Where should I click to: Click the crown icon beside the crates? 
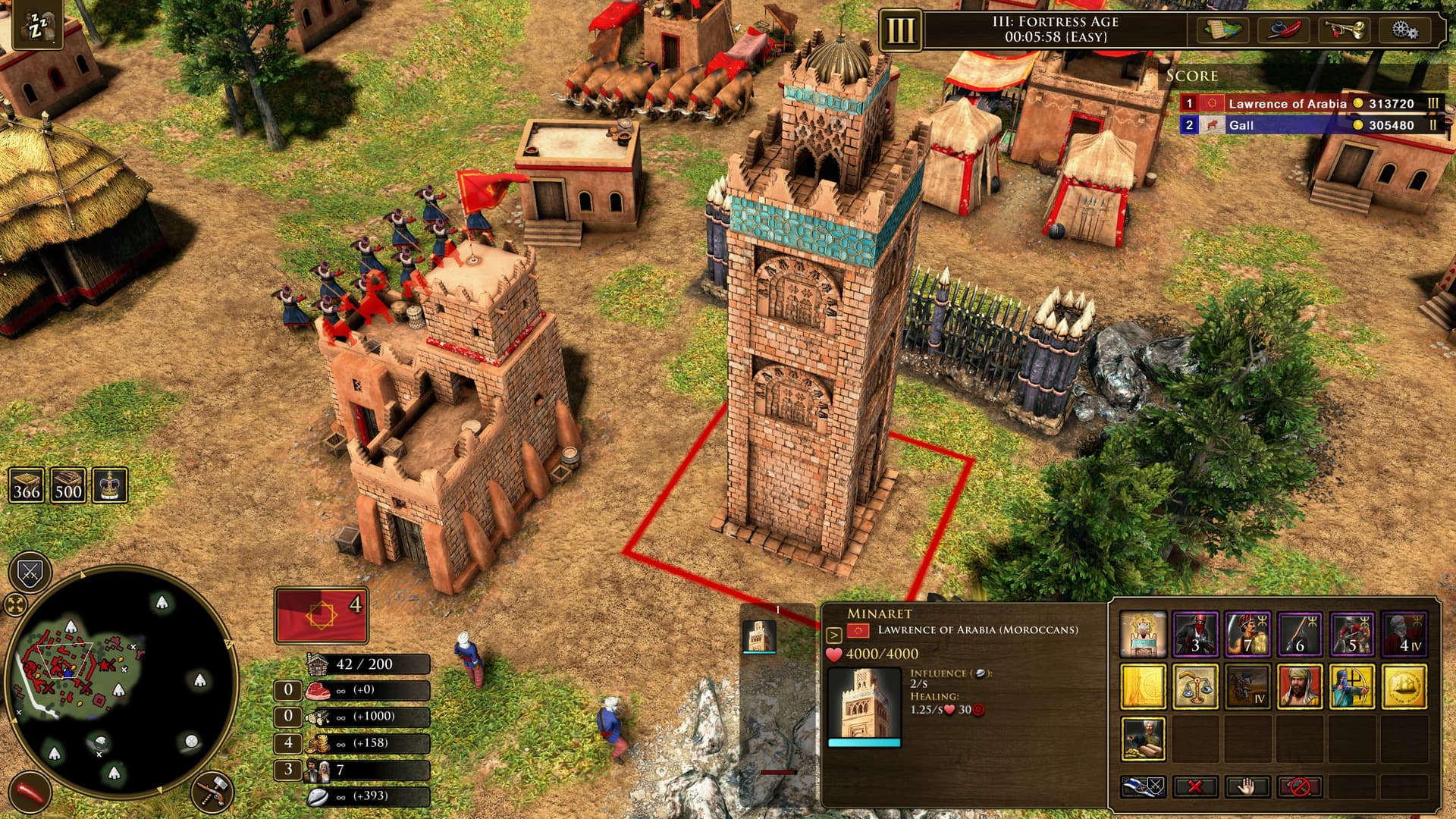(109, 485)
